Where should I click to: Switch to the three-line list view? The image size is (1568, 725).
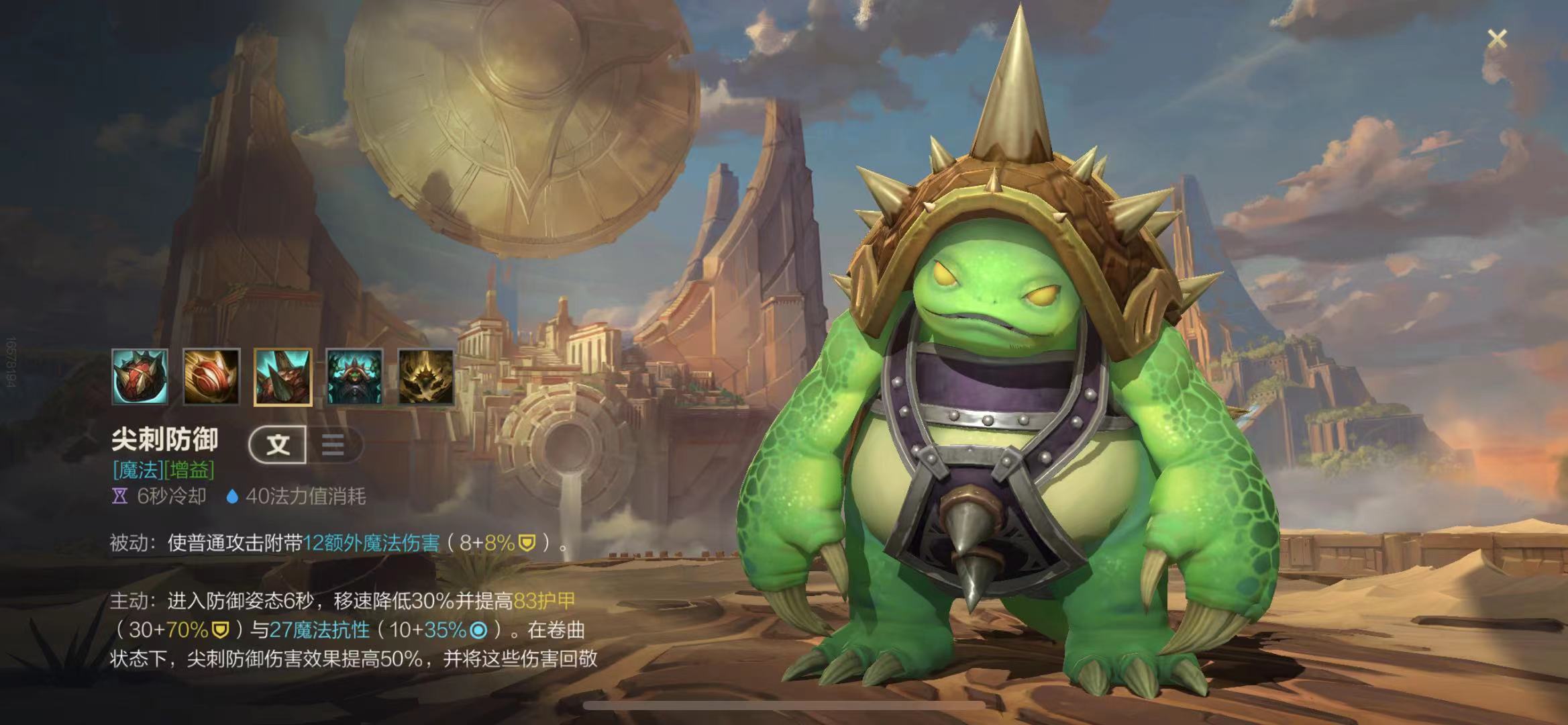(x=333, y=444)
